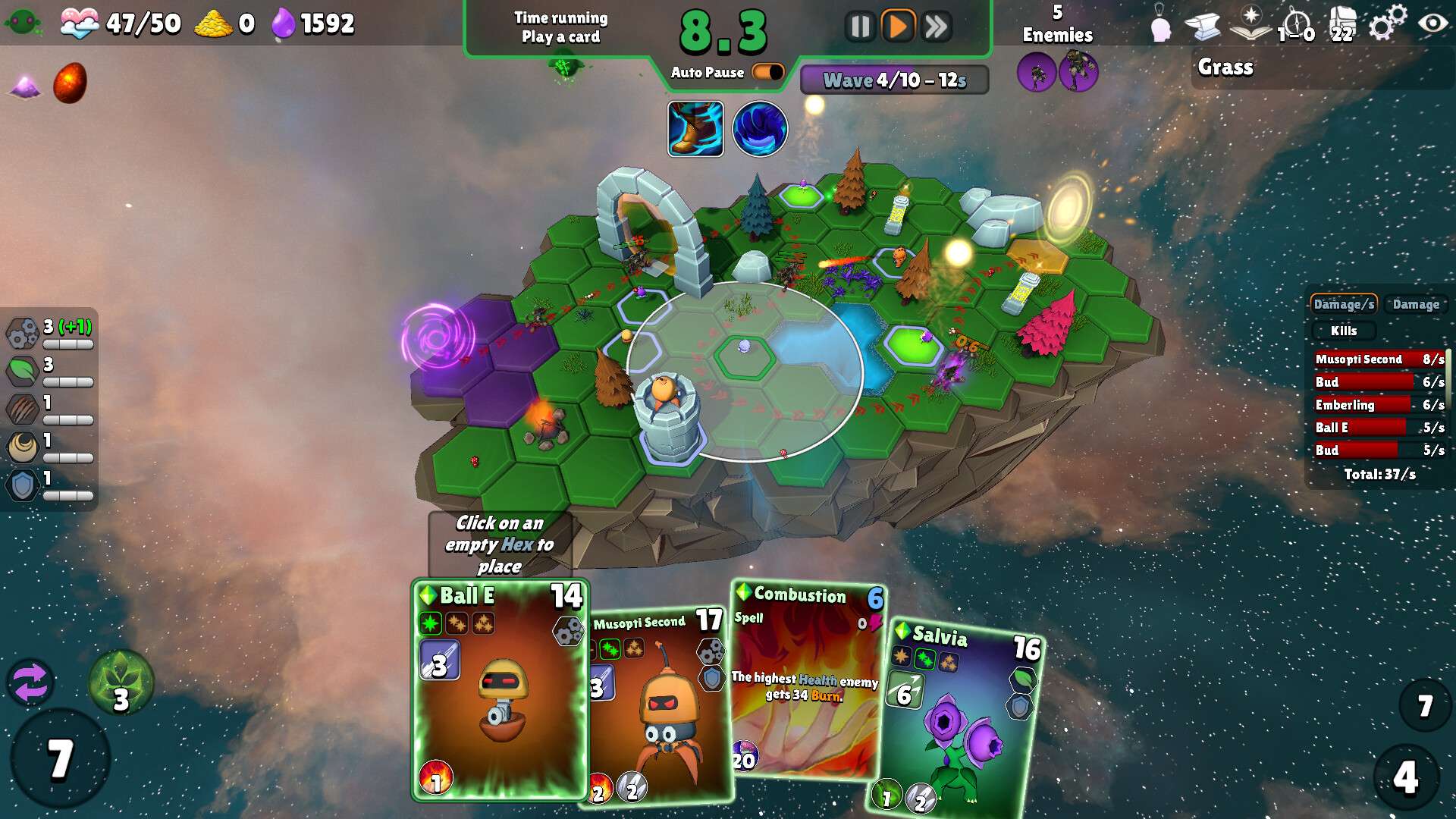Viewport: 1456px width, 819px height.
Task: Select the blue vortex relic icon
Action: click(x=760, y=129)
